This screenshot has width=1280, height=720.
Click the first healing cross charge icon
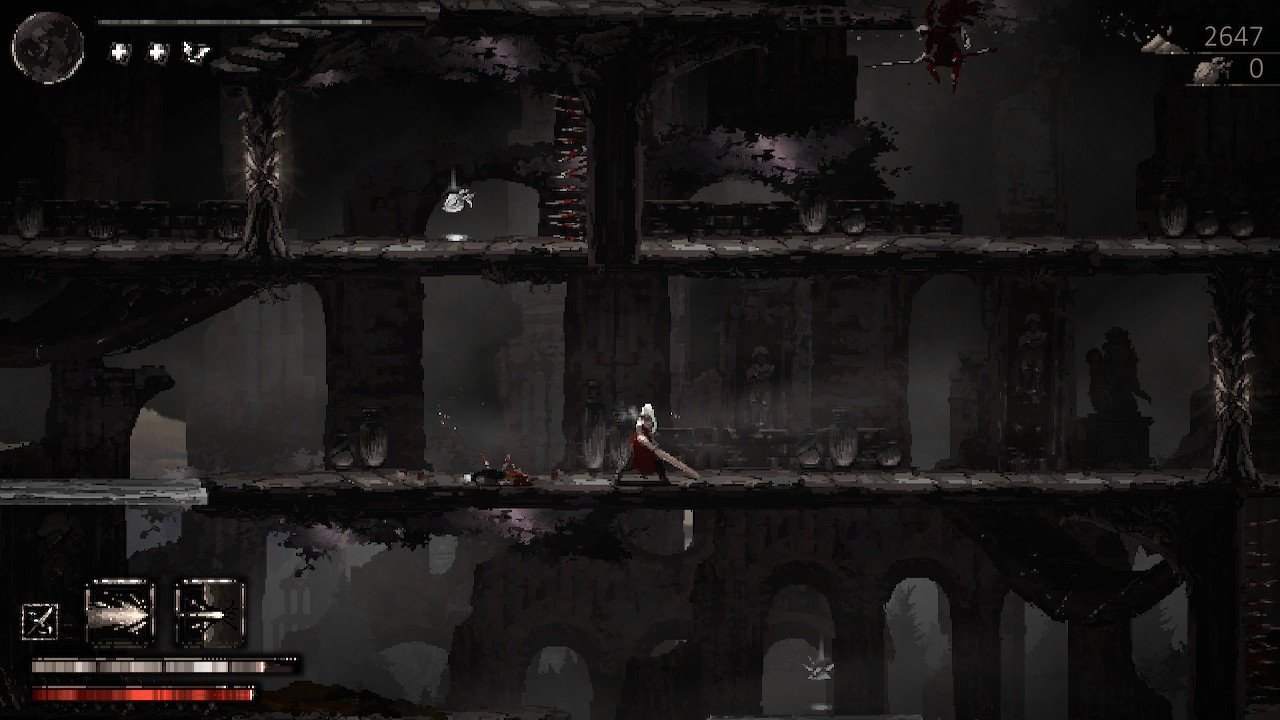[118, 52]
